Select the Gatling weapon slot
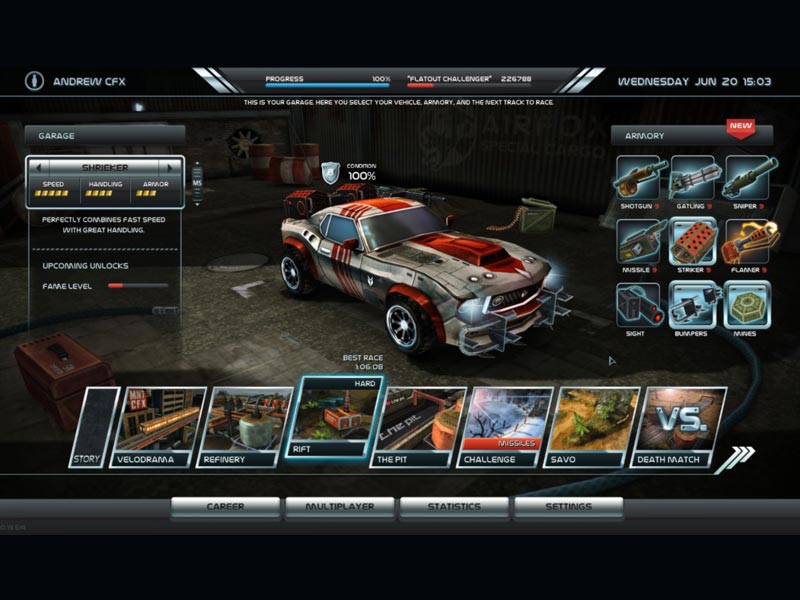This screenshot has width=800, height=600. (x=692, y=179)
